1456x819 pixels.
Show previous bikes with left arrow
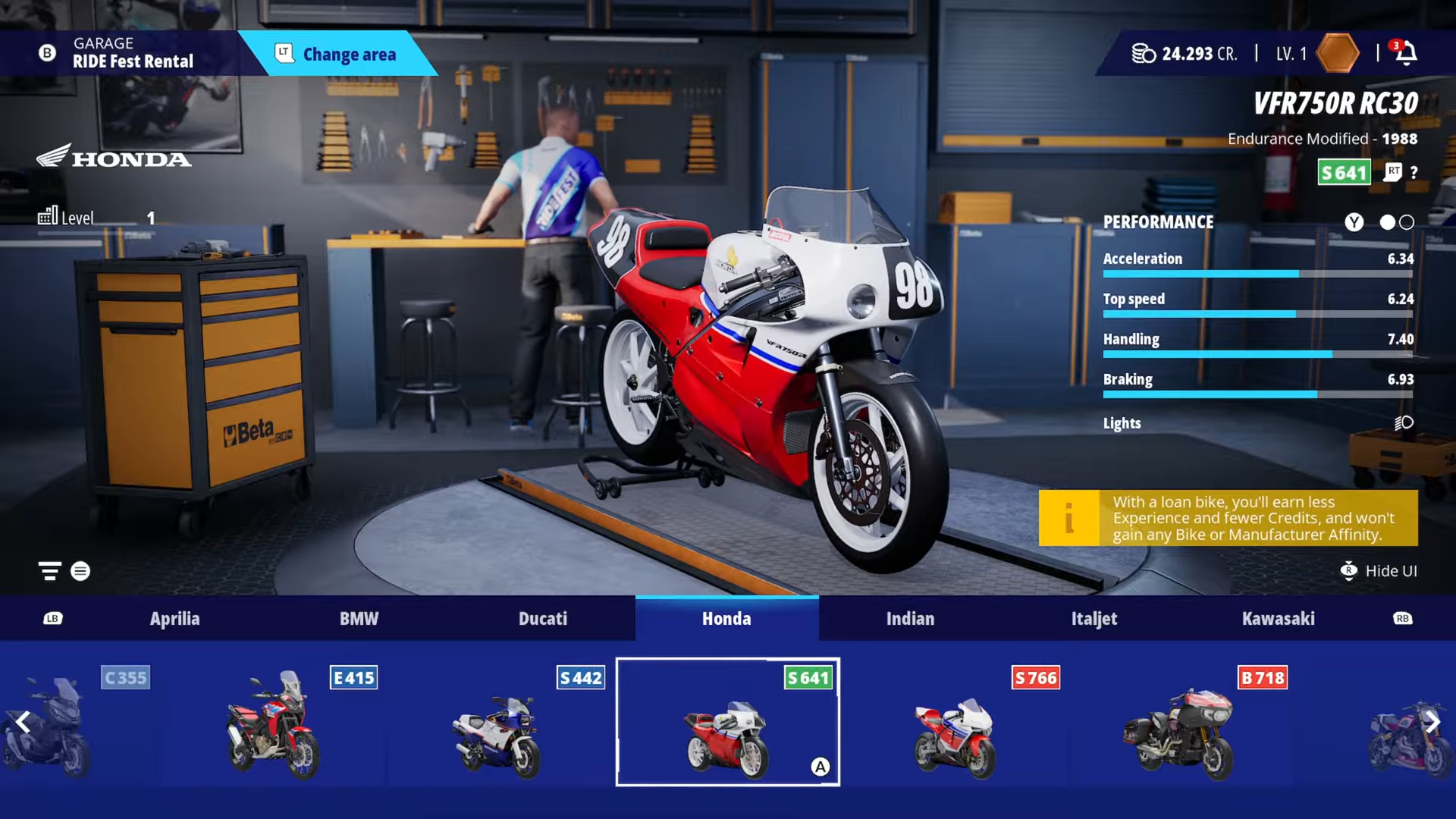click(24, 722)
